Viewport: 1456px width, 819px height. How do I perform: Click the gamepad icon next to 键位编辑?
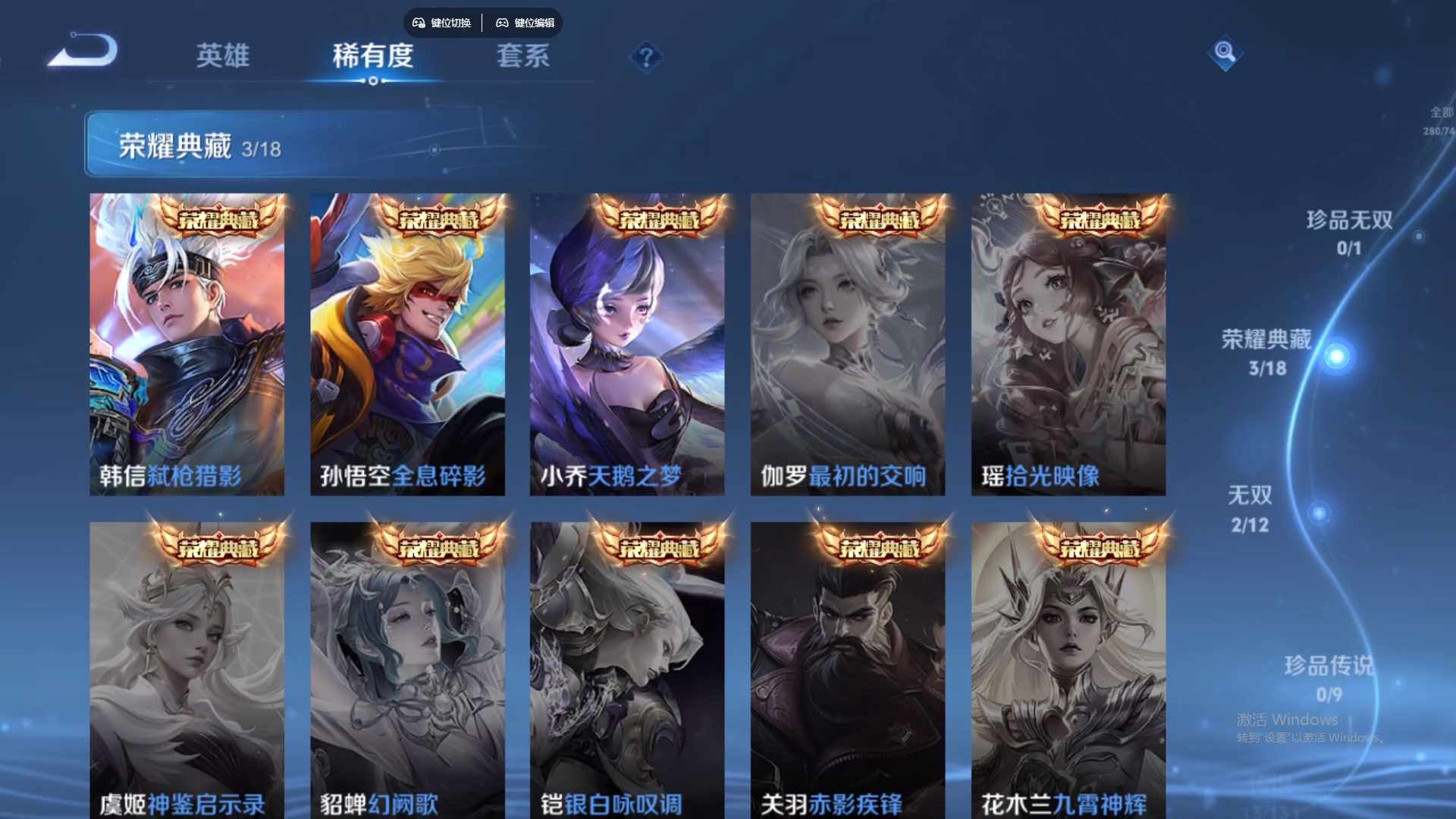pyautogui.click(x=502, y=23)
